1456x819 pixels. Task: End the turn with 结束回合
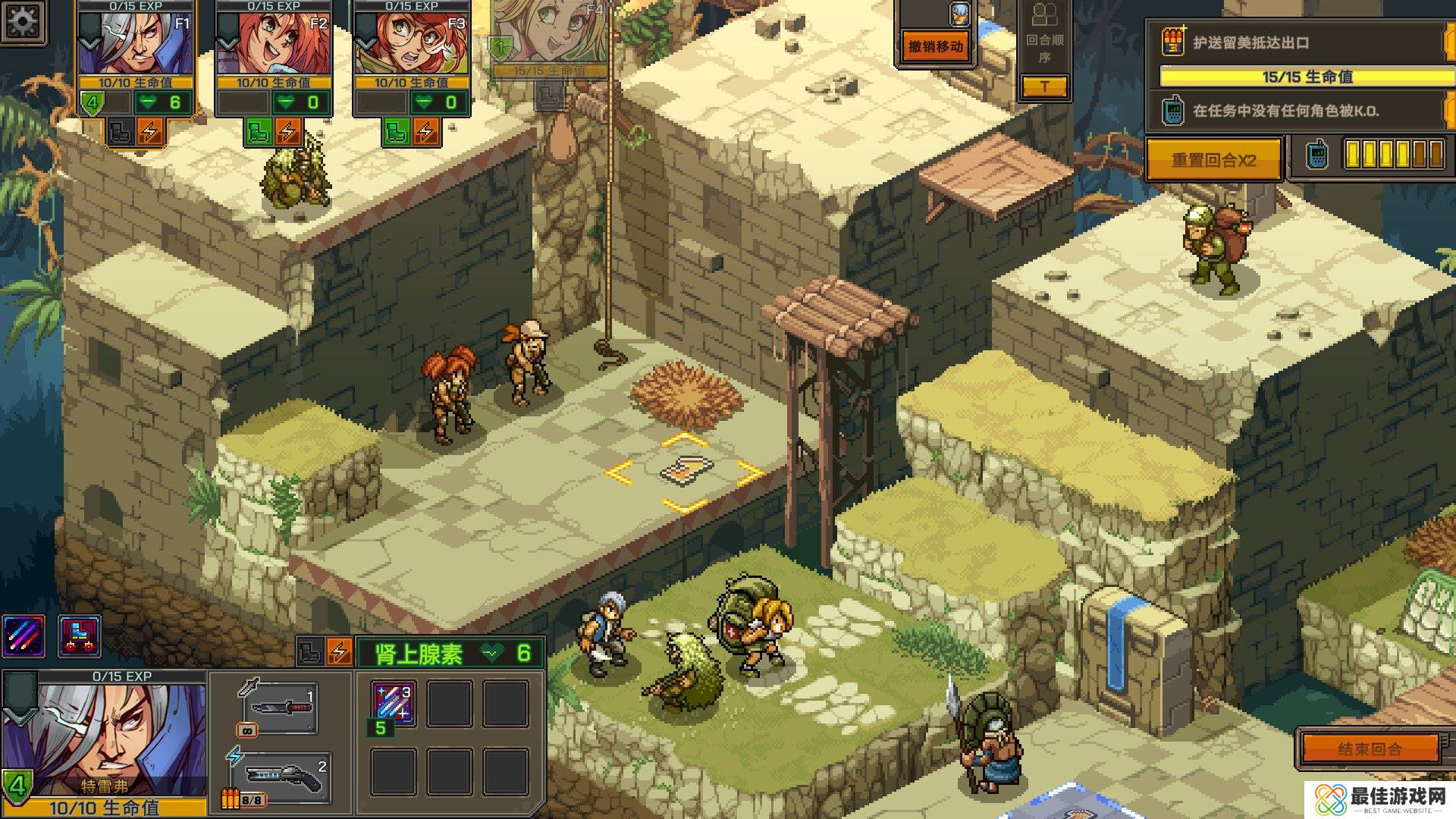[1370, 749]
